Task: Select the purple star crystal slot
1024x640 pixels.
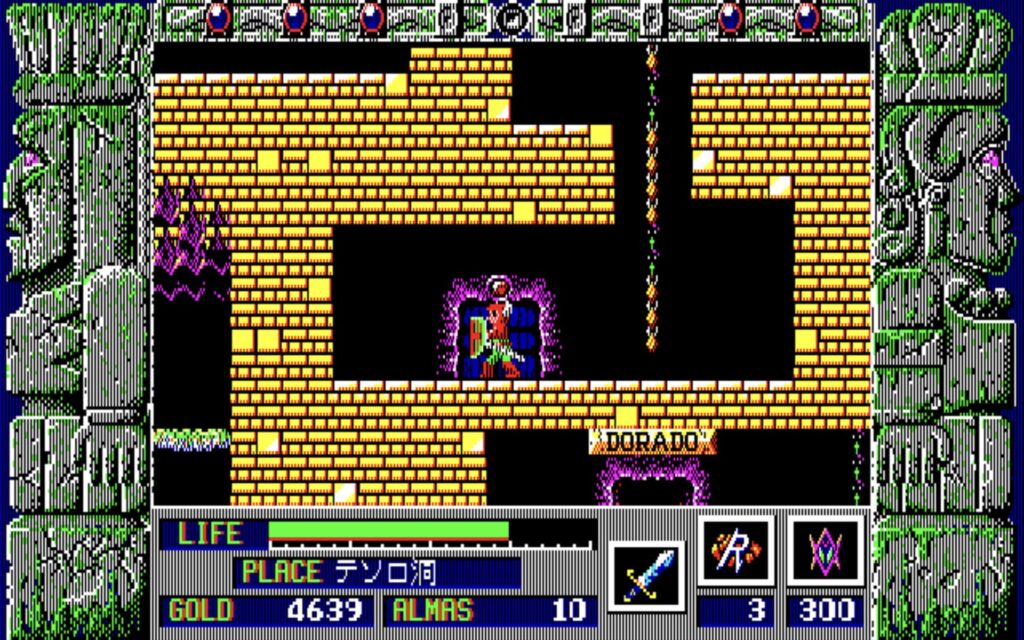Action: 825,551
